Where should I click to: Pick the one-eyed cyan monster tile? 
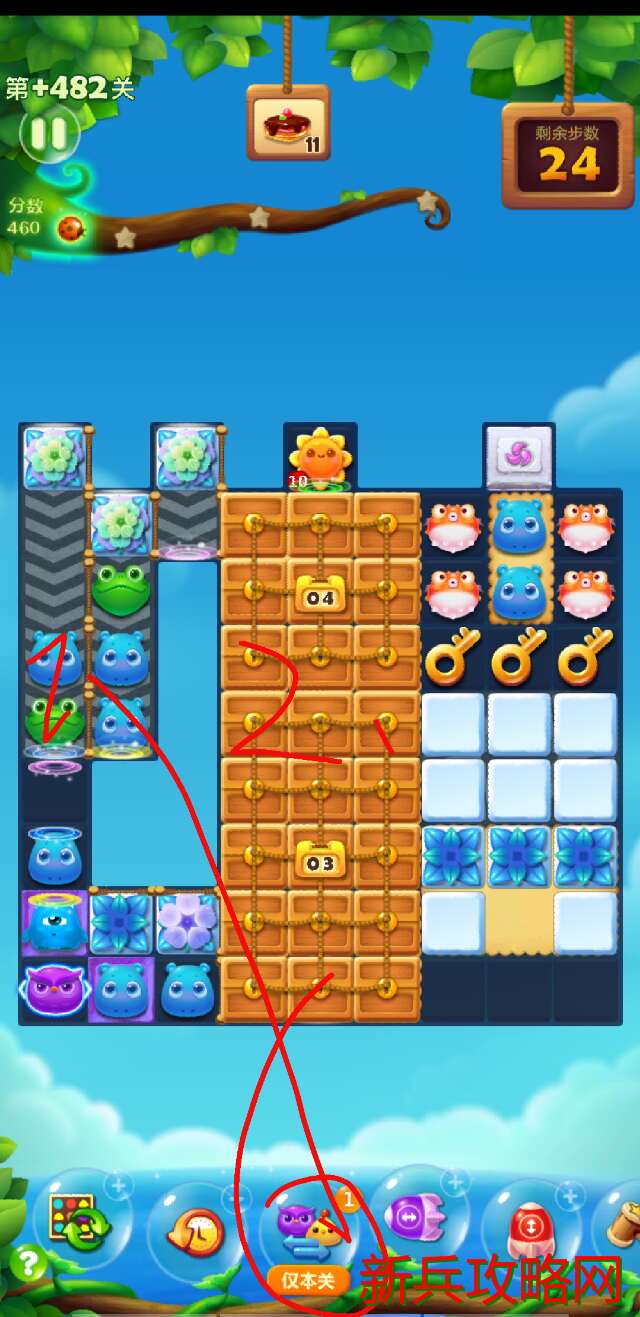pos(53,921)
